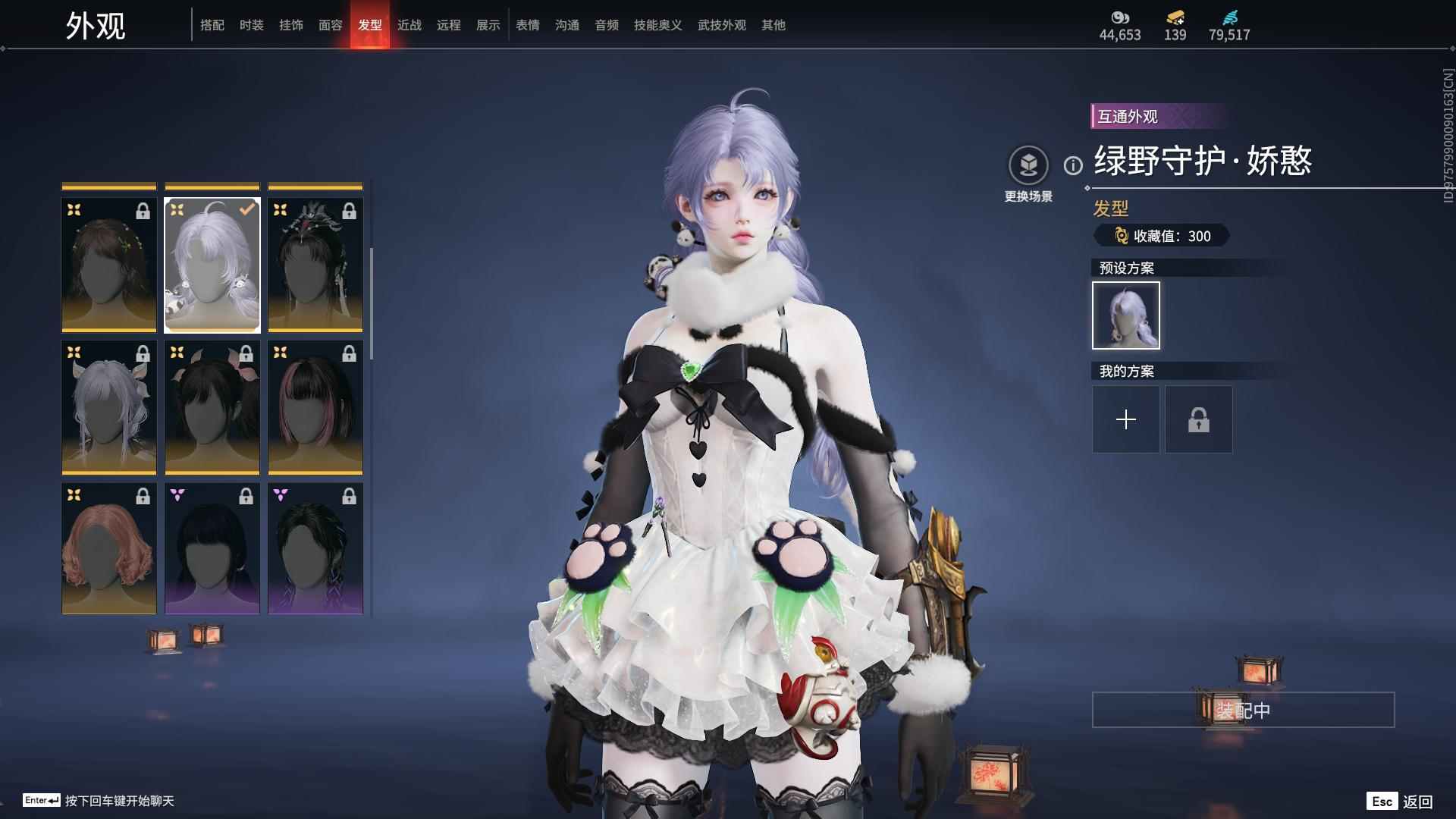
Task: Switch to the 搭配 tab
Action: pos(212,25)
